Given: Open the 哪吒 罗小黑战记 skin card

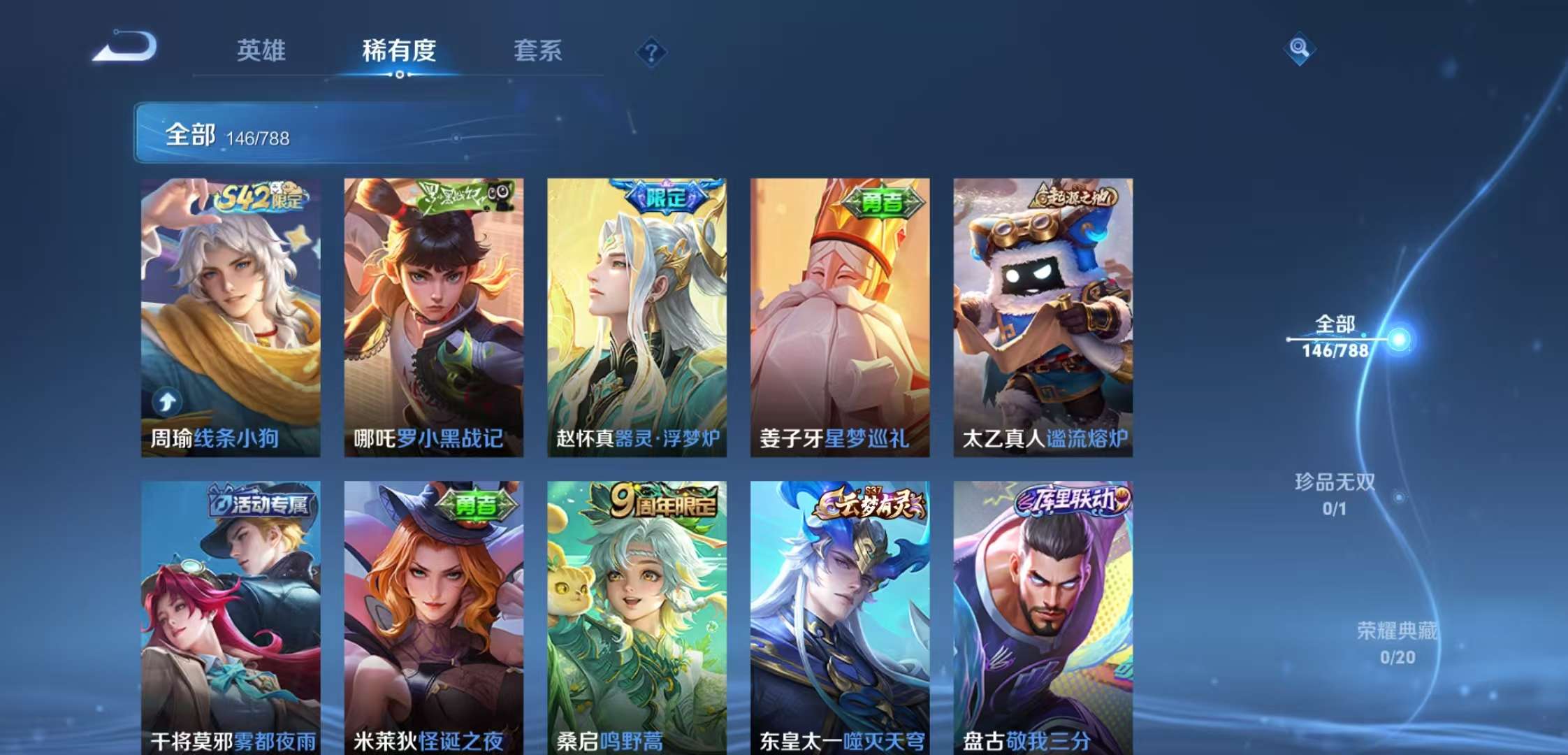Looking at the screenshot, I should pyautogui.click(x=433, y=315).
